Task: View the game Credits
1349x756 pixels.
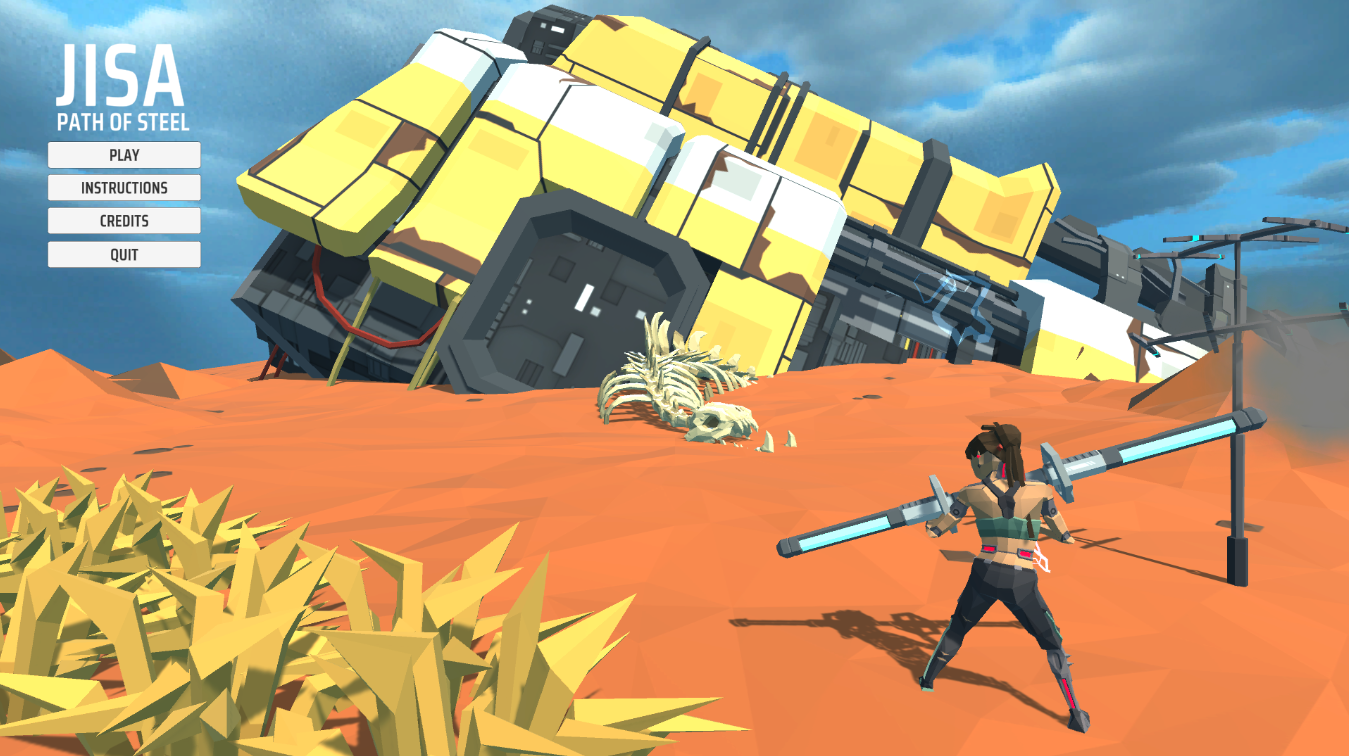Action: click(124, 221)
